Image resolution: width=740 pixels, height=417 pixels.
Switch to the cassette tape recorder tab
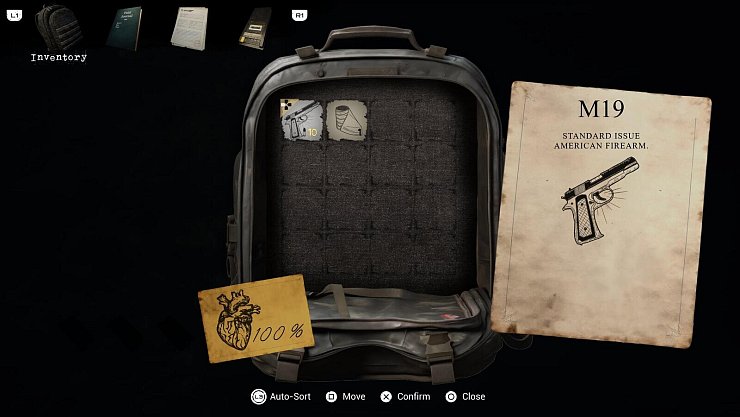pyautogui.click(x=254, y=28)
